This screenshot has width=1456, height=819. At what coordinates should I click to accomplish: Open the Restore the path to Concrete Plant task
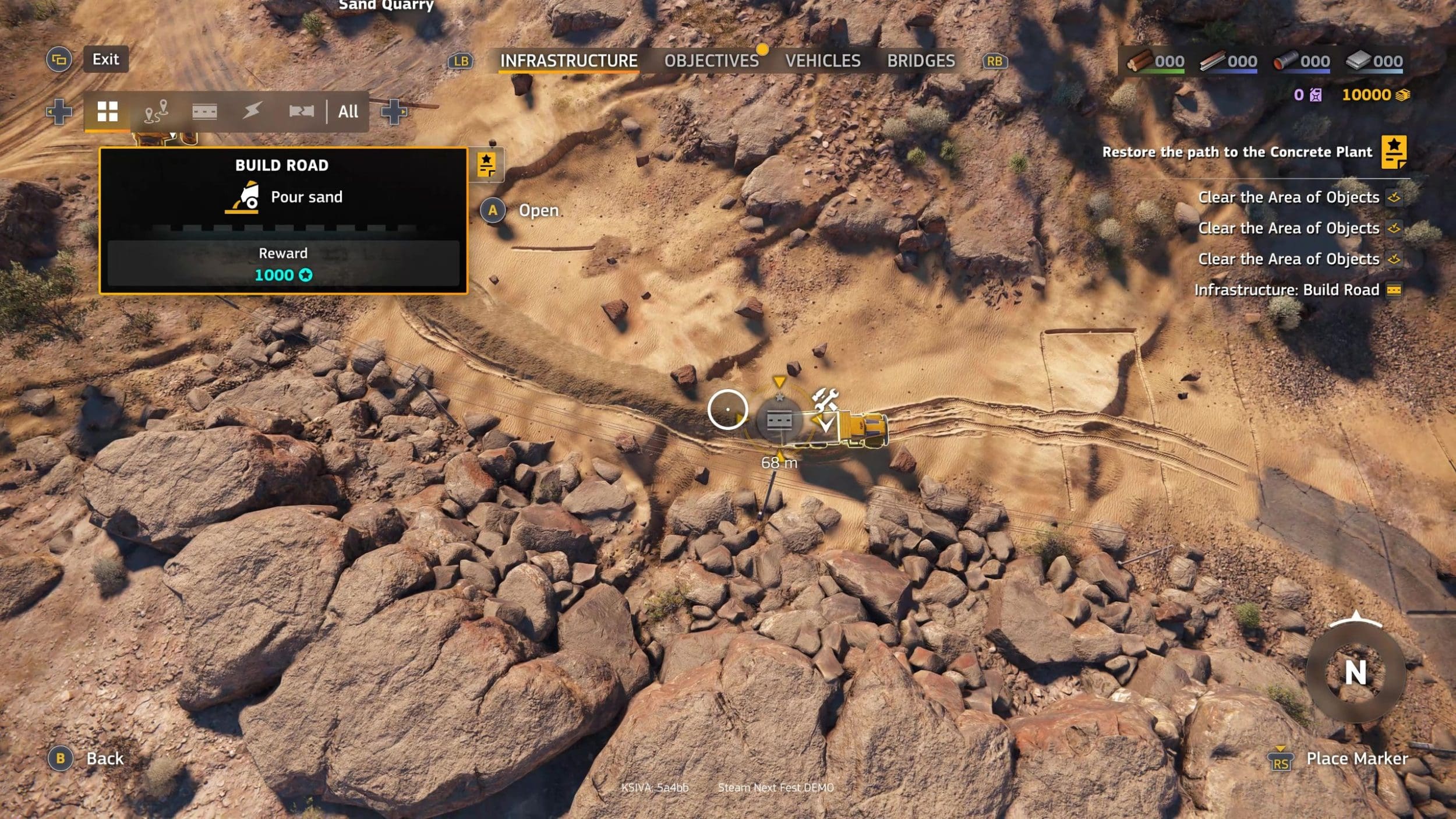point(1236,152)
